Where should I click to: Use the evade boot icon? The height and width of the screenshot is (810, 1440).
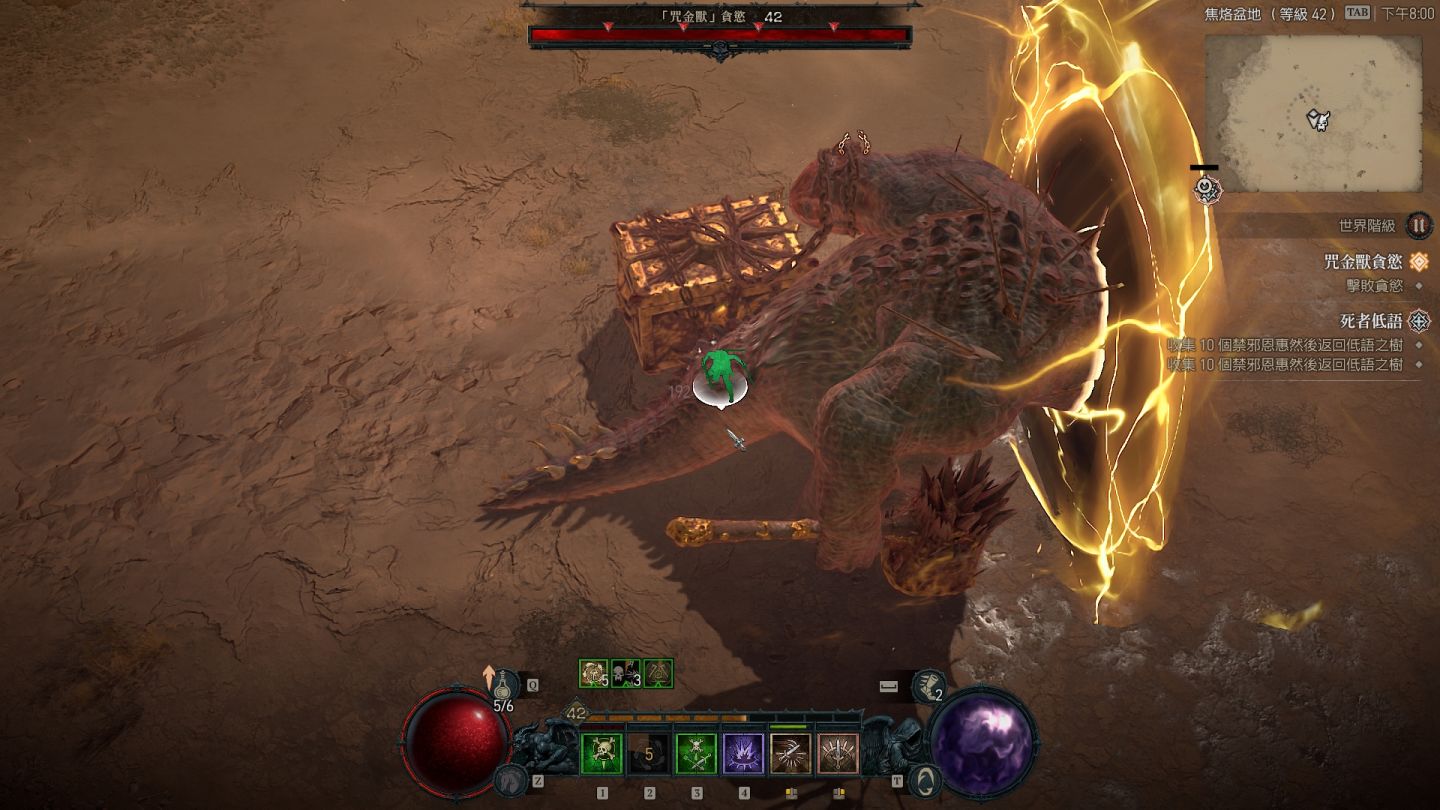tap(929, 685)
